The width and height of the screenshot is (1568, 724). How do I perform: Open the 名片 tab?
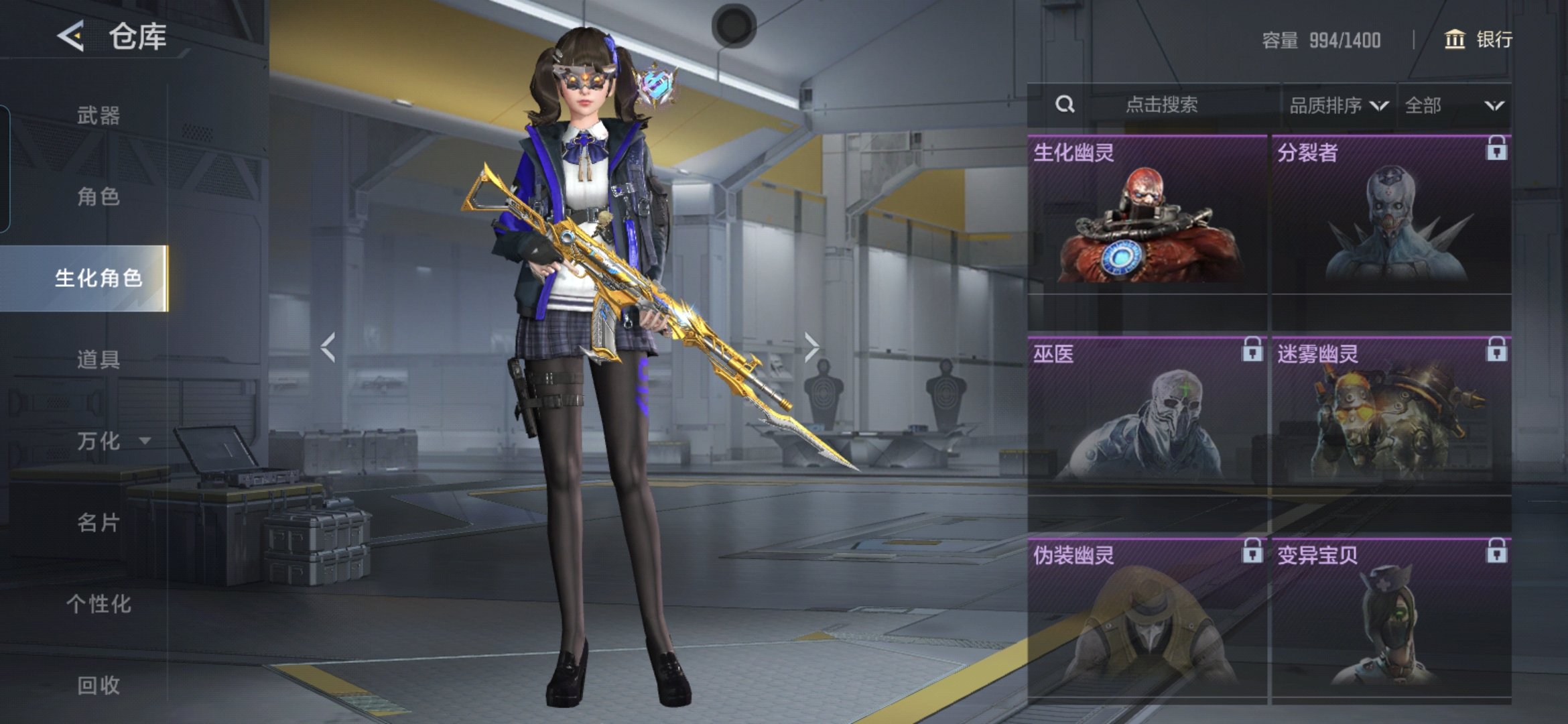99,522
